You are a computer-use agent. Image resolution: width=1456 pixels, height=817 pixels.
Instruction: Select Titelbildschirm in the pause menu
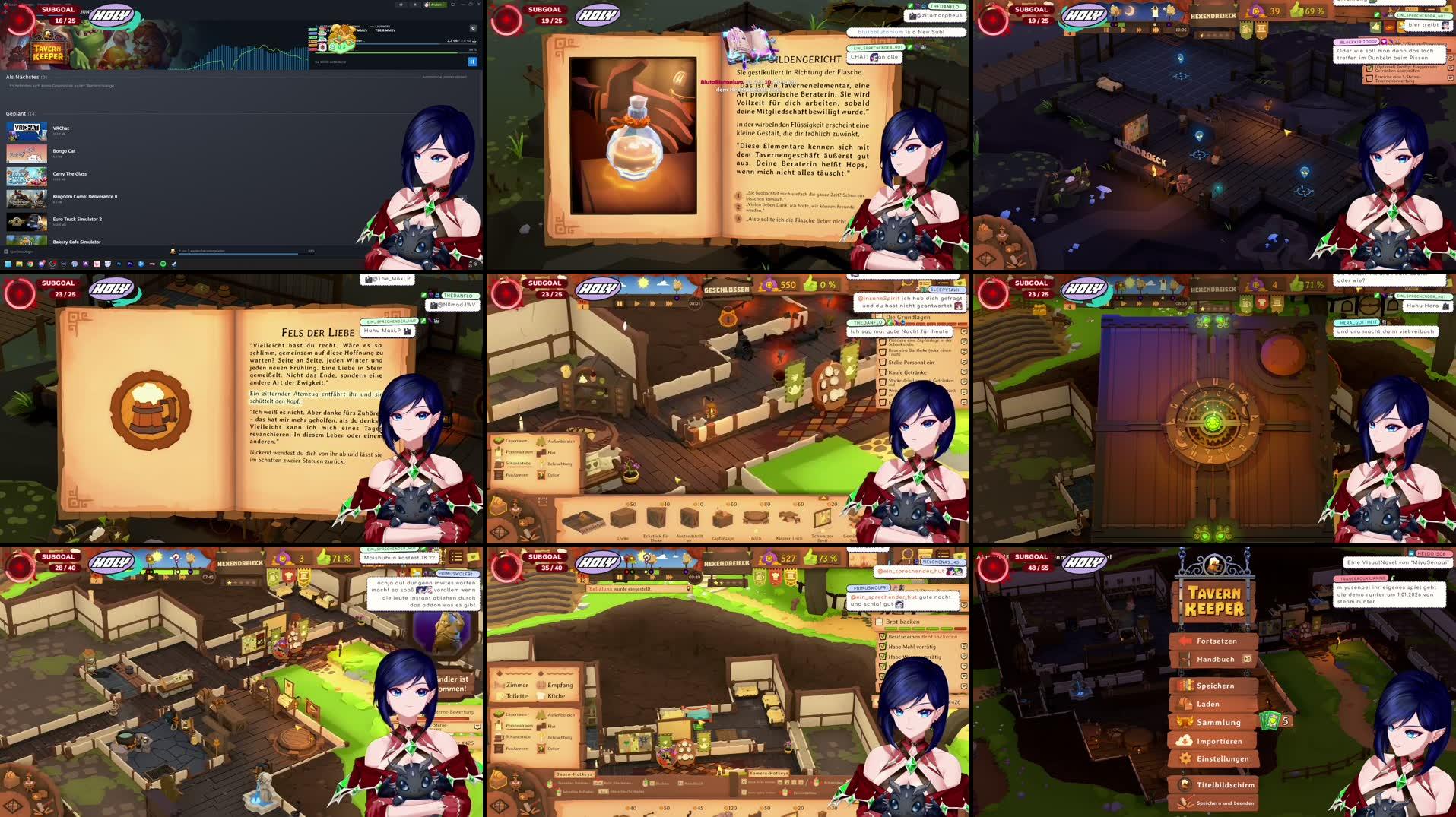click(1226, 785)
